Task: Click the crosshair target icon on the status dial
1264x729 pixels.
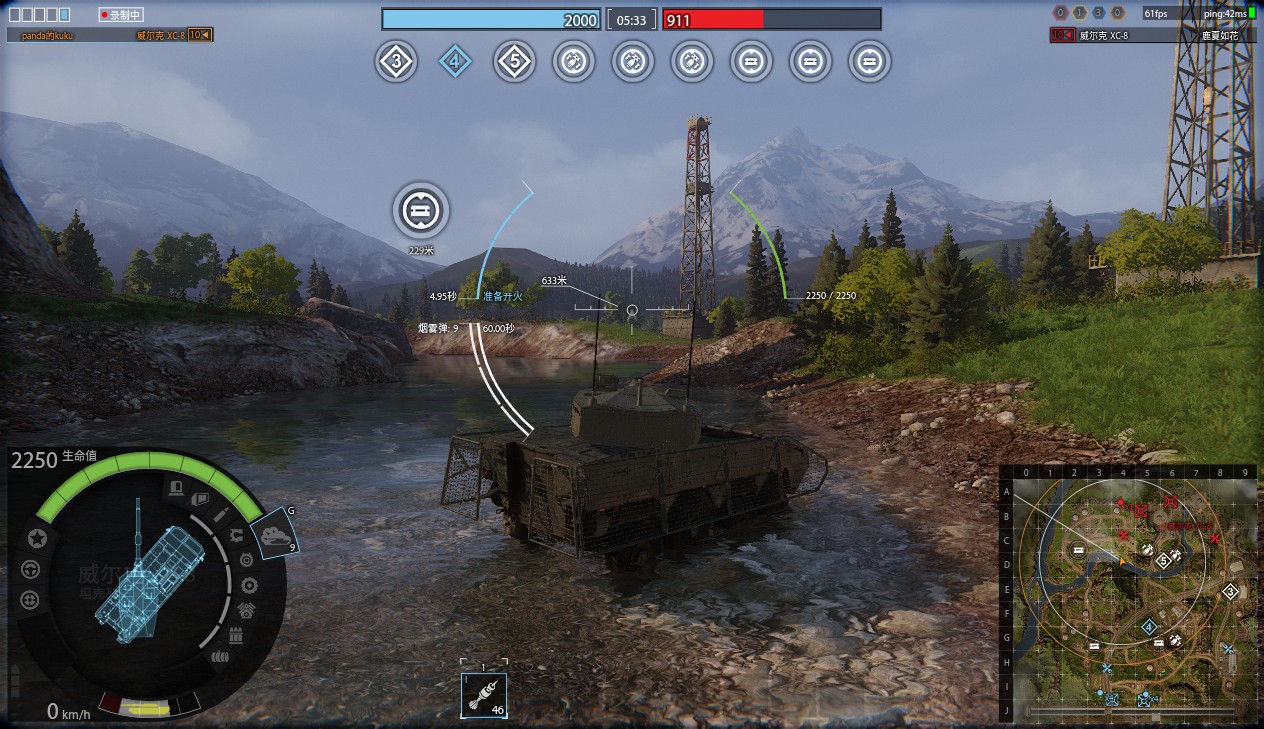Action: (30, 600)
